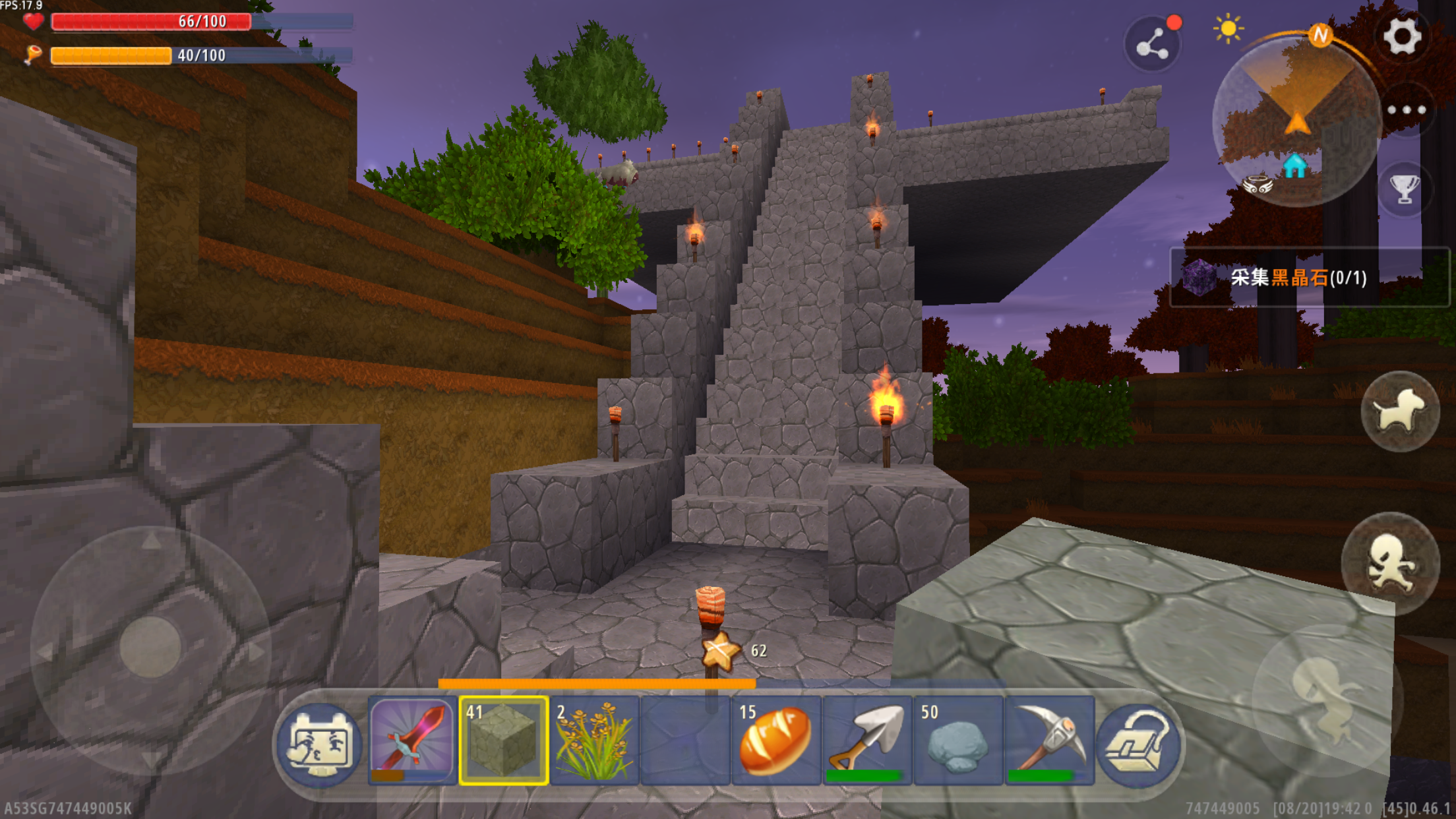
Task: Select the red sword hotbar slot
Action: point(411,741)
